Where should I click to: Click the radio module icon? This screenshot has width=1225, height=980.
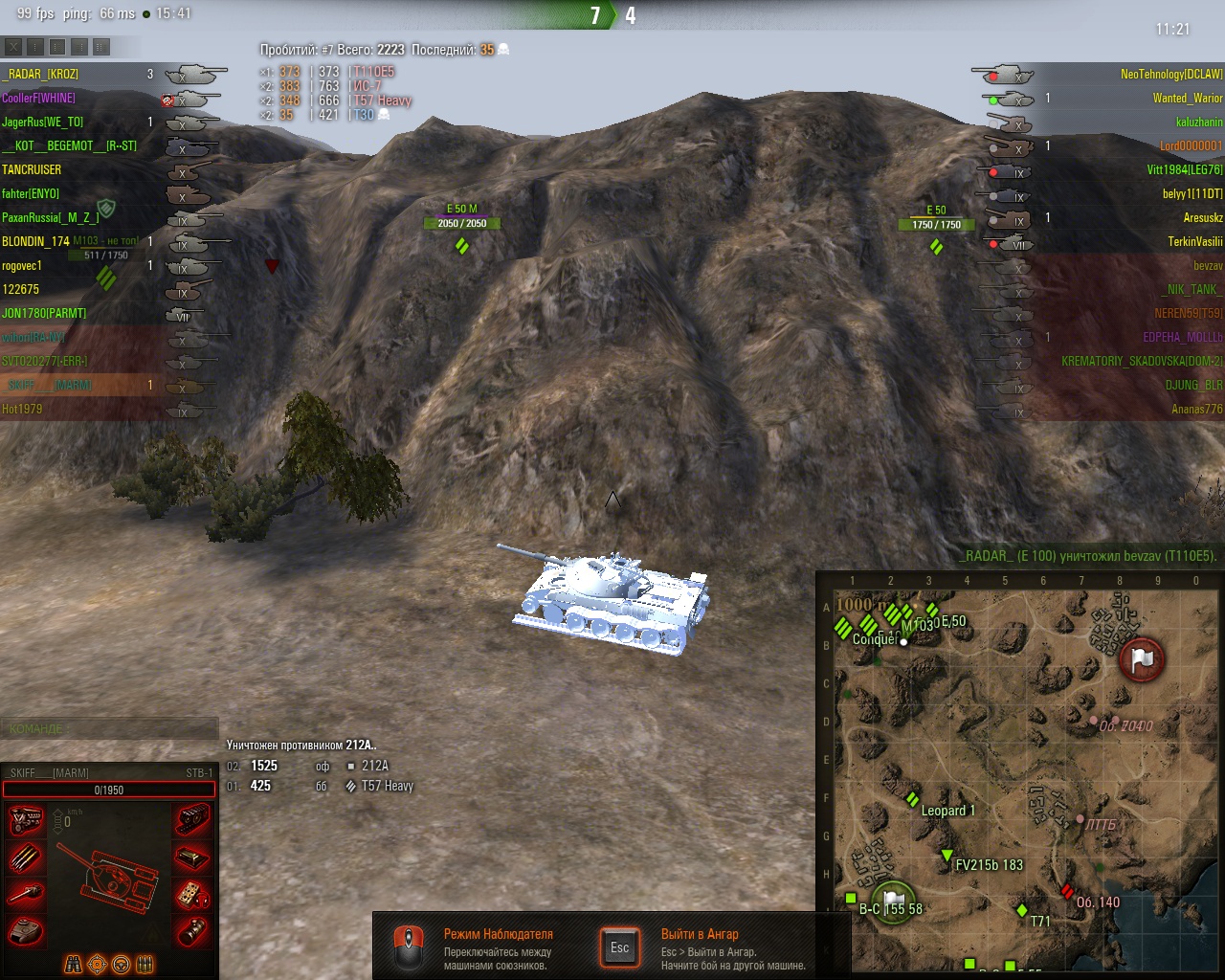click(x=192, y=894)
